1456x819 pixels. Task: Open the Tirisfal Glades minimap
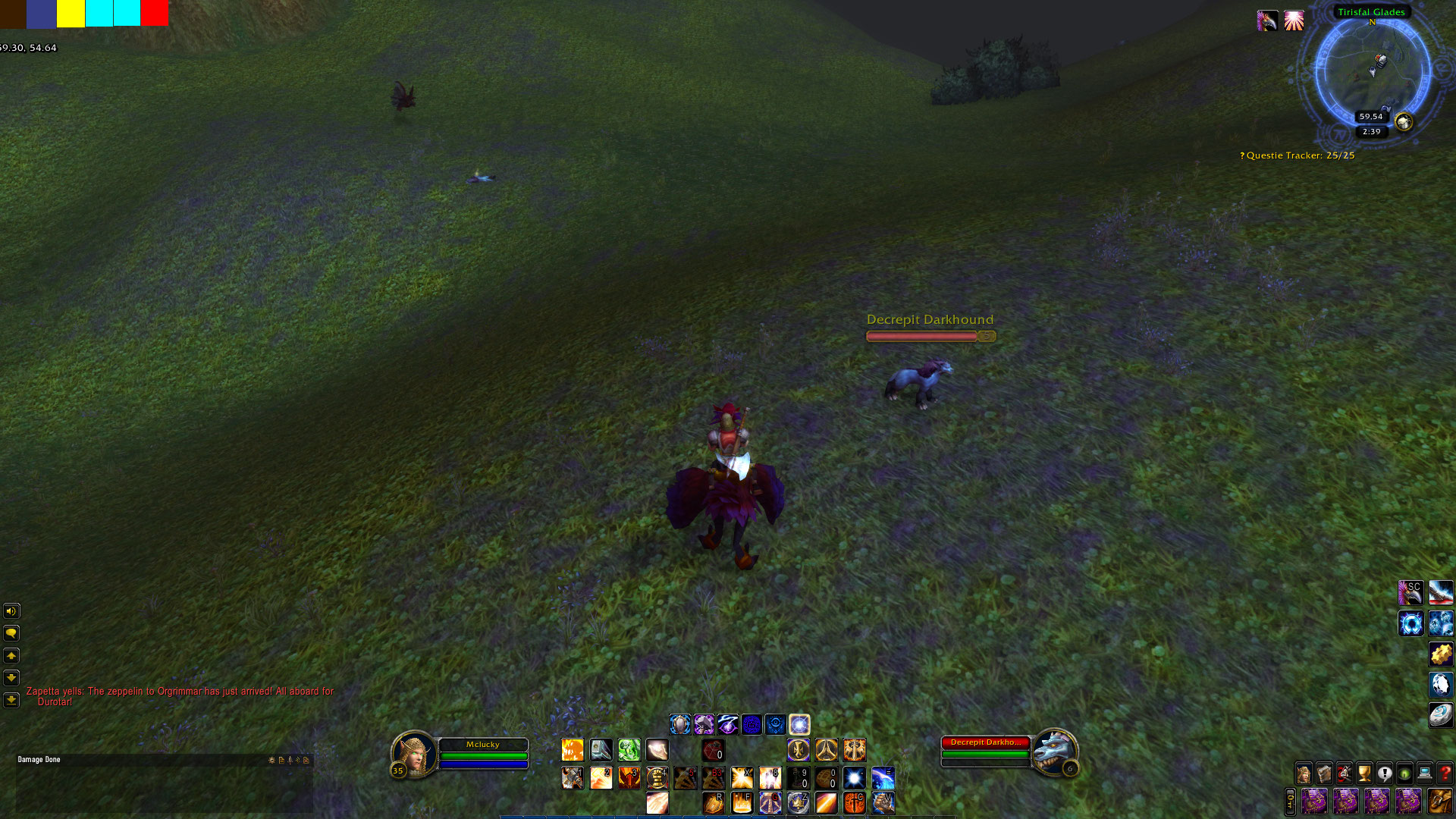point(1372,74)
